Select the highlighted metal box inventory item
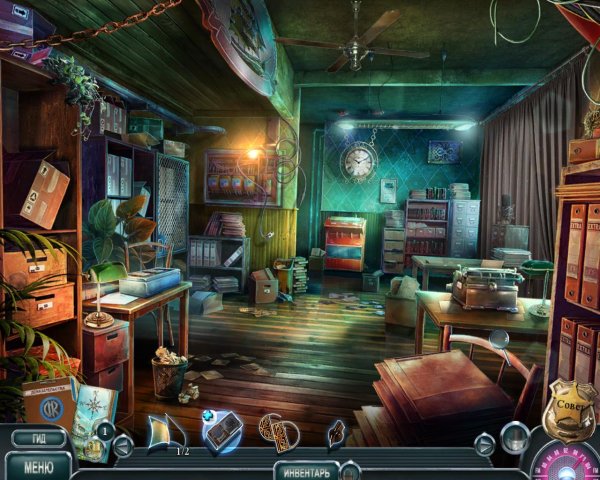 pyautogui.click(x=222, y=431)
